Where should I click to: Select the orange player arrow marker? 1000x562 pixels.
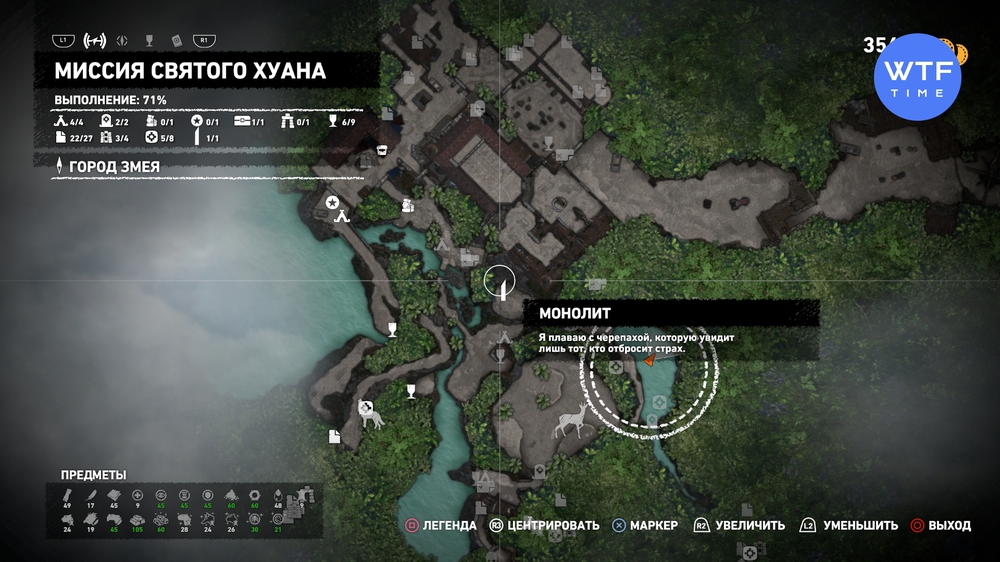point(649,361)
